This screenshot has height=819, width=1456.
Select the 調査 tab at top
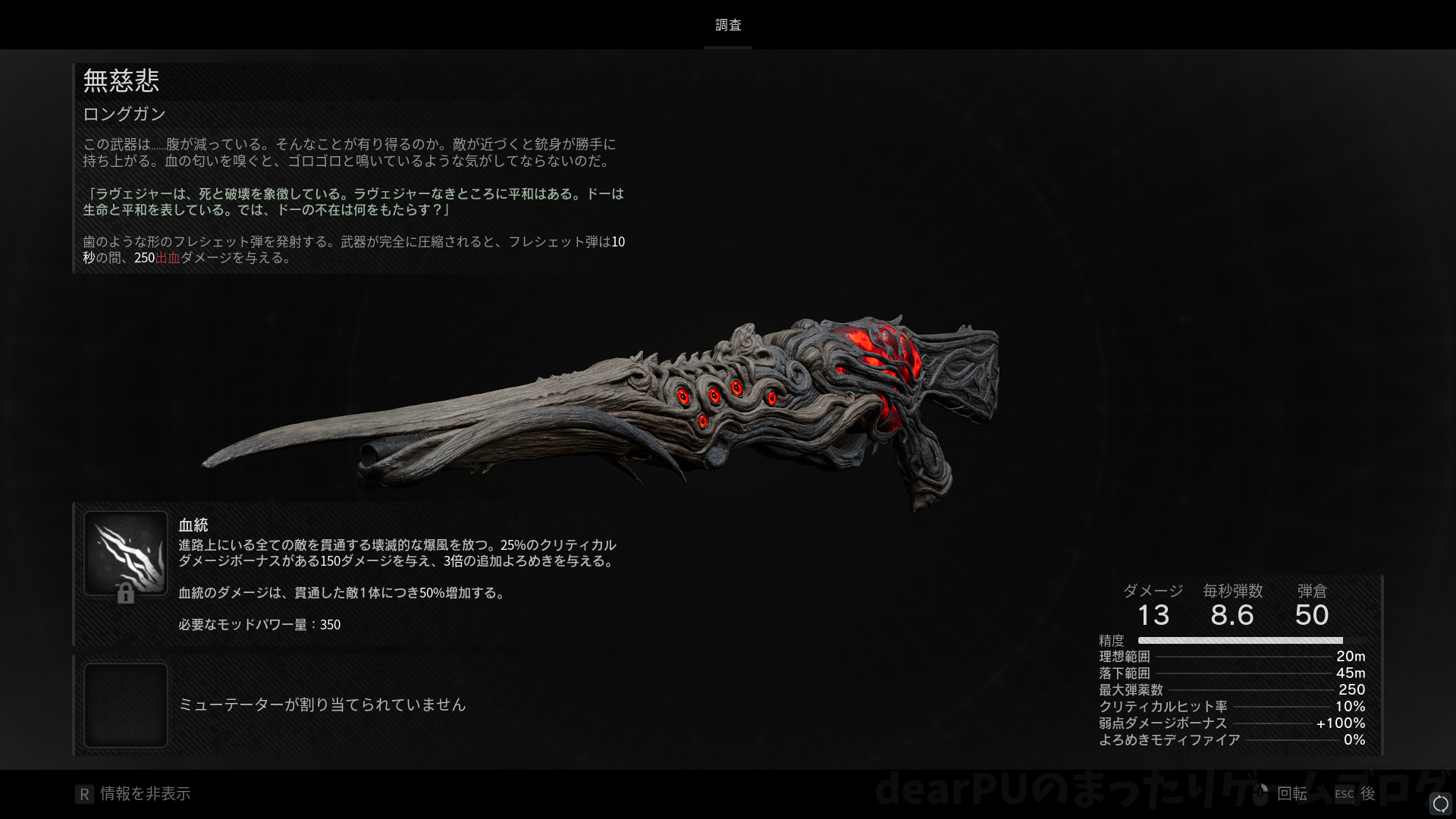click(728, 25)
